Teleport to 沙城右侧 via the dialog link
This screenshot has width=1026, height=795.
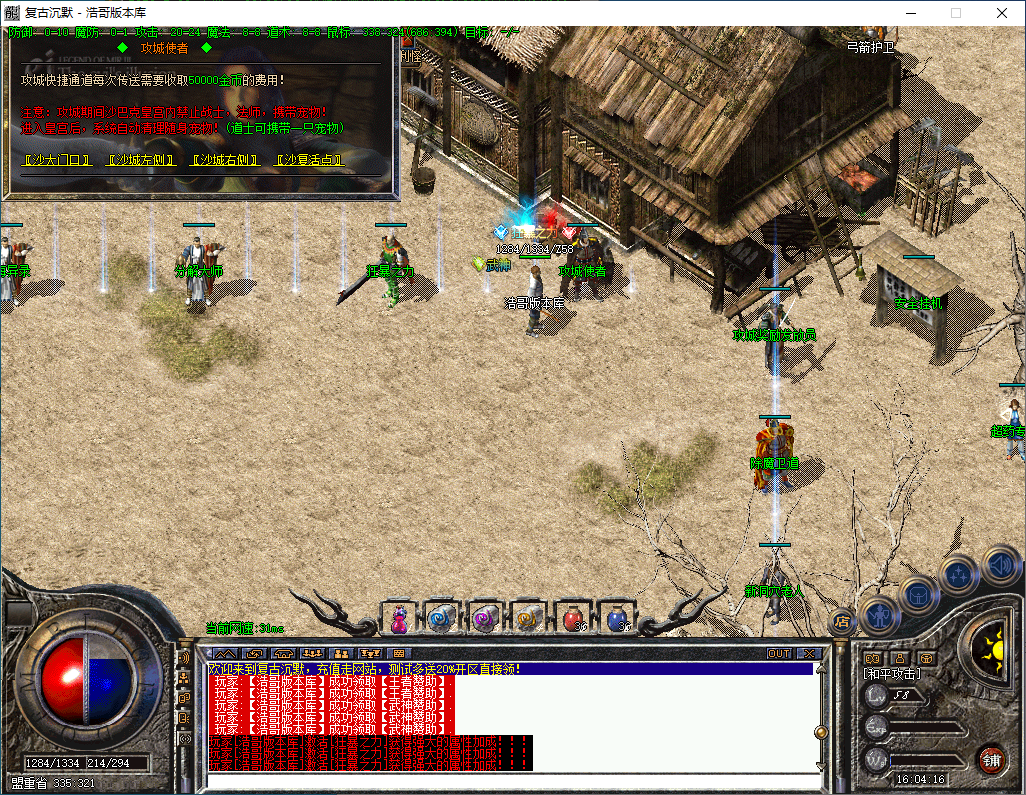click(x=225, y=160)
